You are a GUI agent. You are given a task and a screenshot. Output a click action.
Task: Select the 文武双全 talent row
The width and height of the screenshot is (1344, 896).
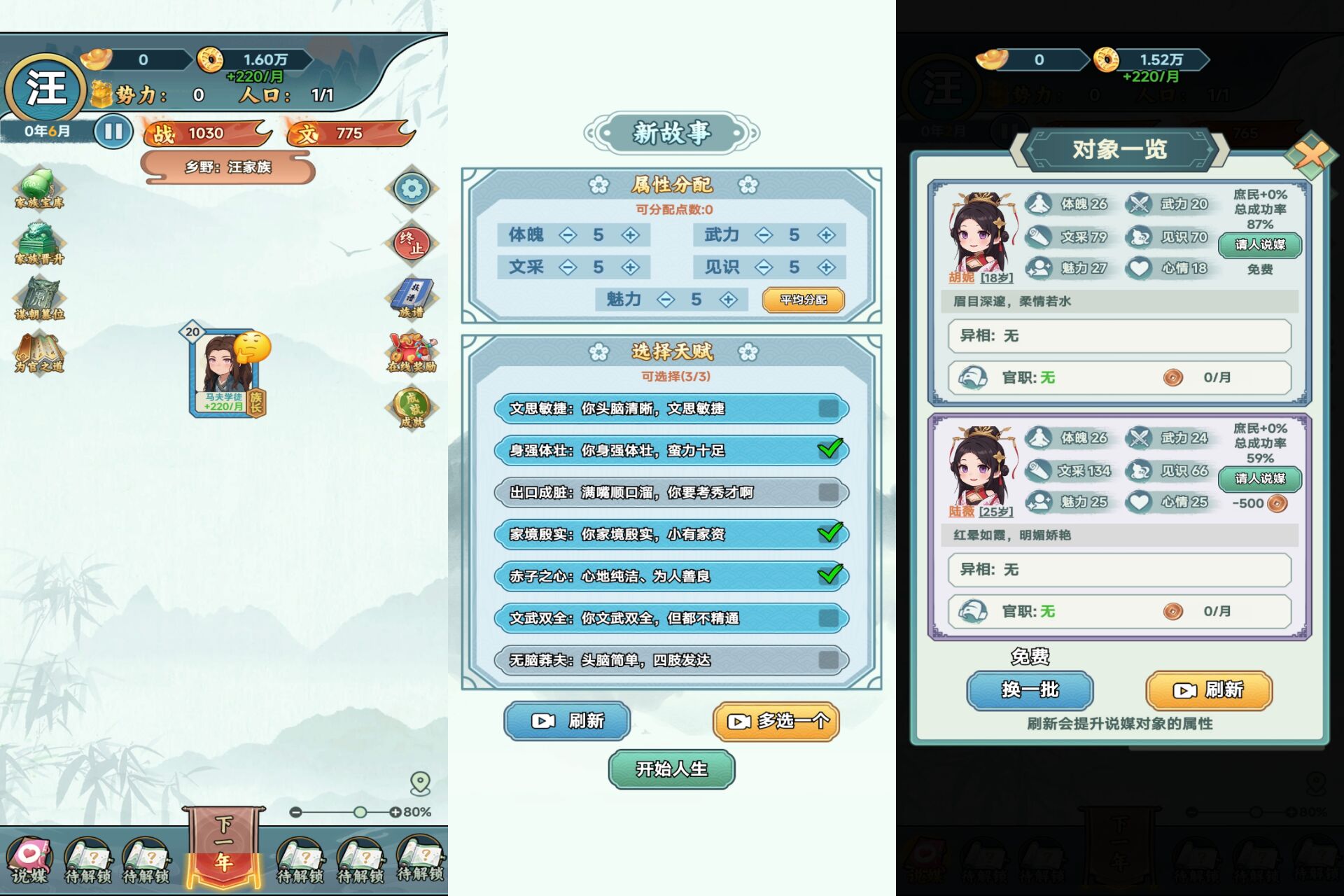coord(671,618)
